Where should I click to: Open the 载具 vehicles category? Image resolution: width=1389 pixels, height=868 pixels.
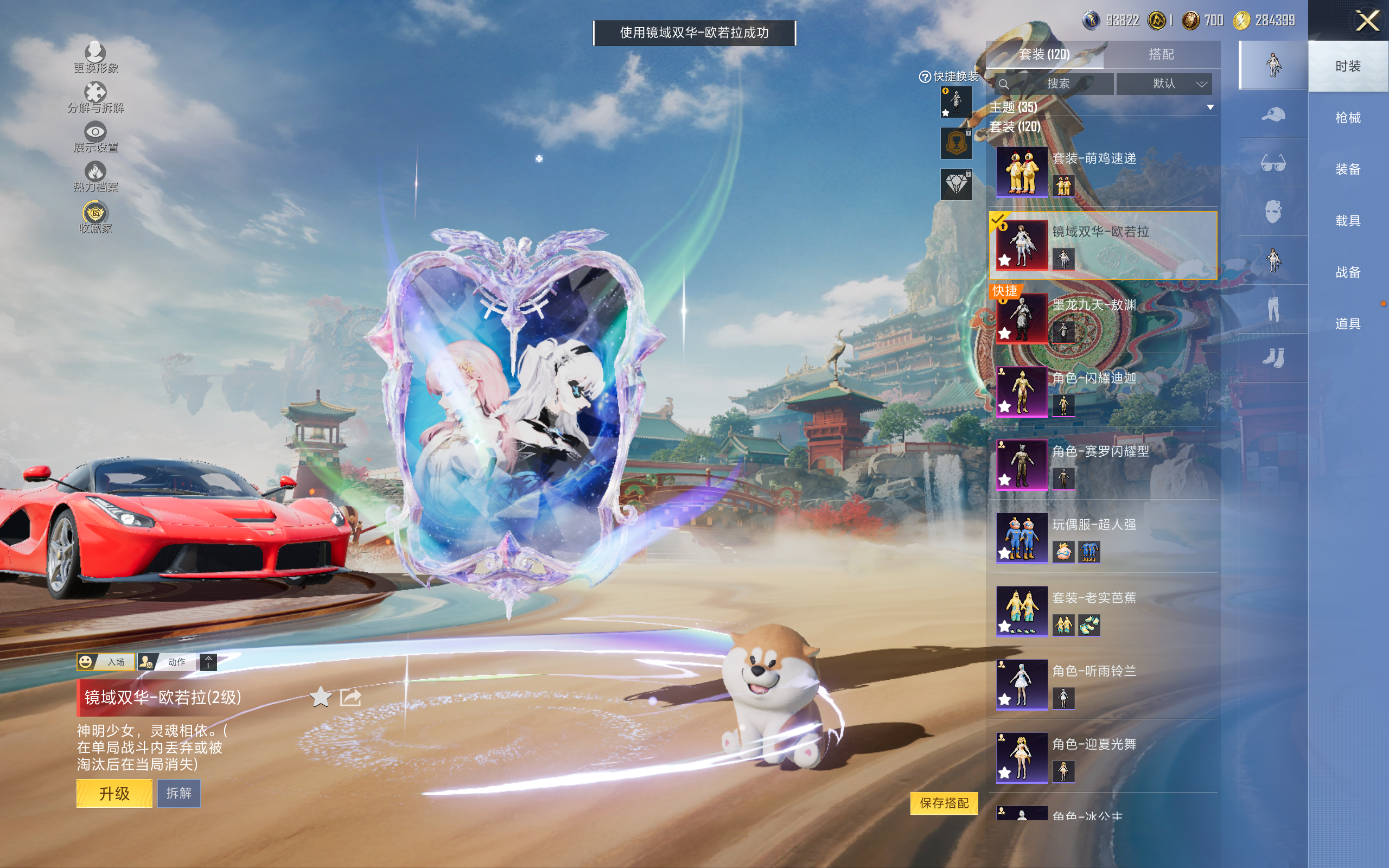pos(1348,221)
